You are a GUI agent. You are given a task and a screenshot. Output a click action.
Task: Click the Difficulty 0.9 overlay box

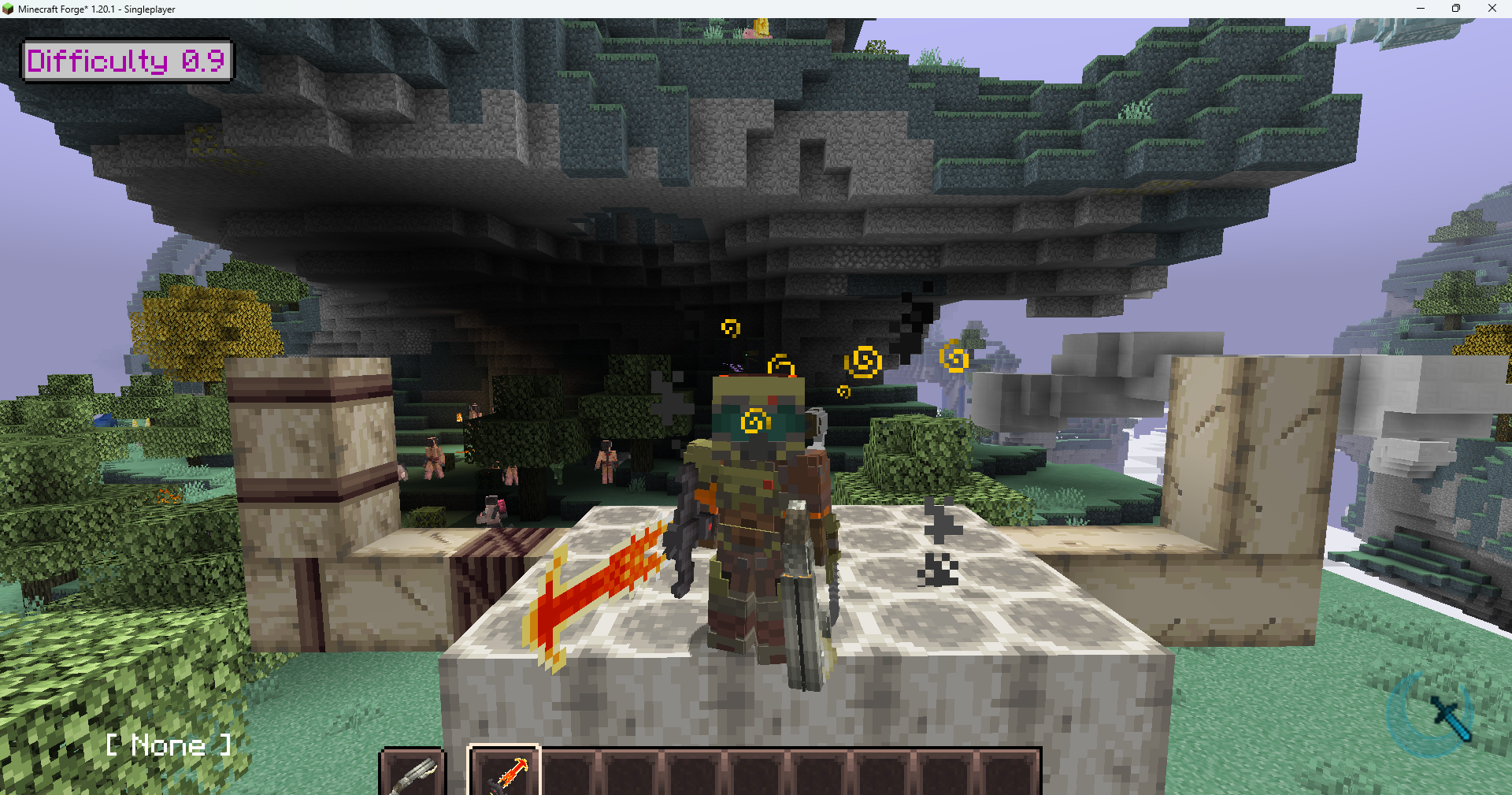pos(127,60)
